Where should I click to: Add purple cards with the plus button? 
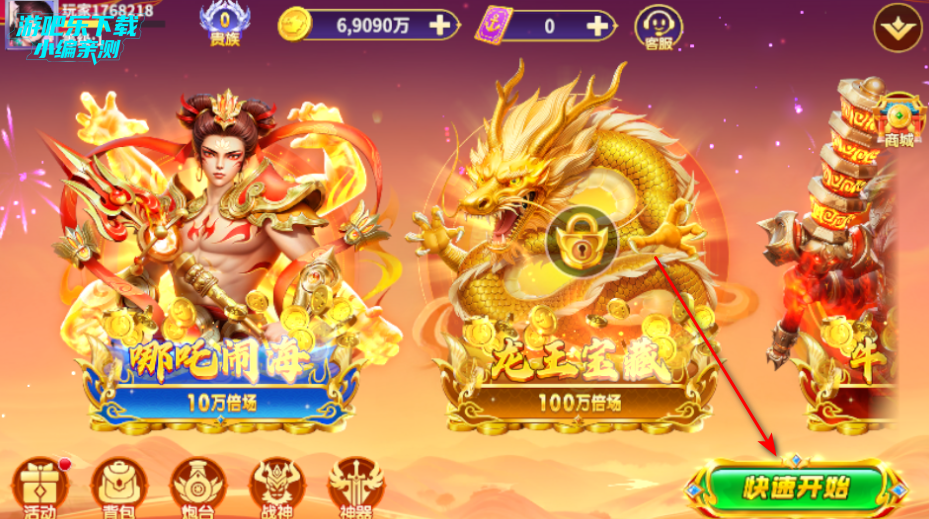click(x=598, y=26)
